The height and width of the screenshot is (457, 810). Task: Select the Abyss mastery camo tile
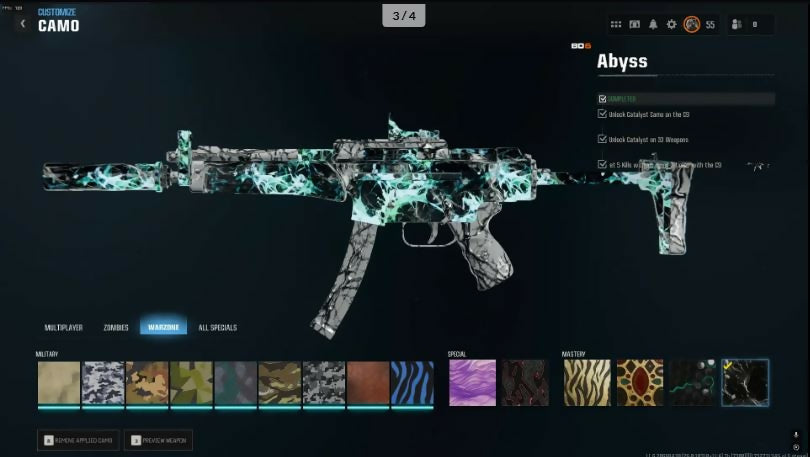coord(745,383)
